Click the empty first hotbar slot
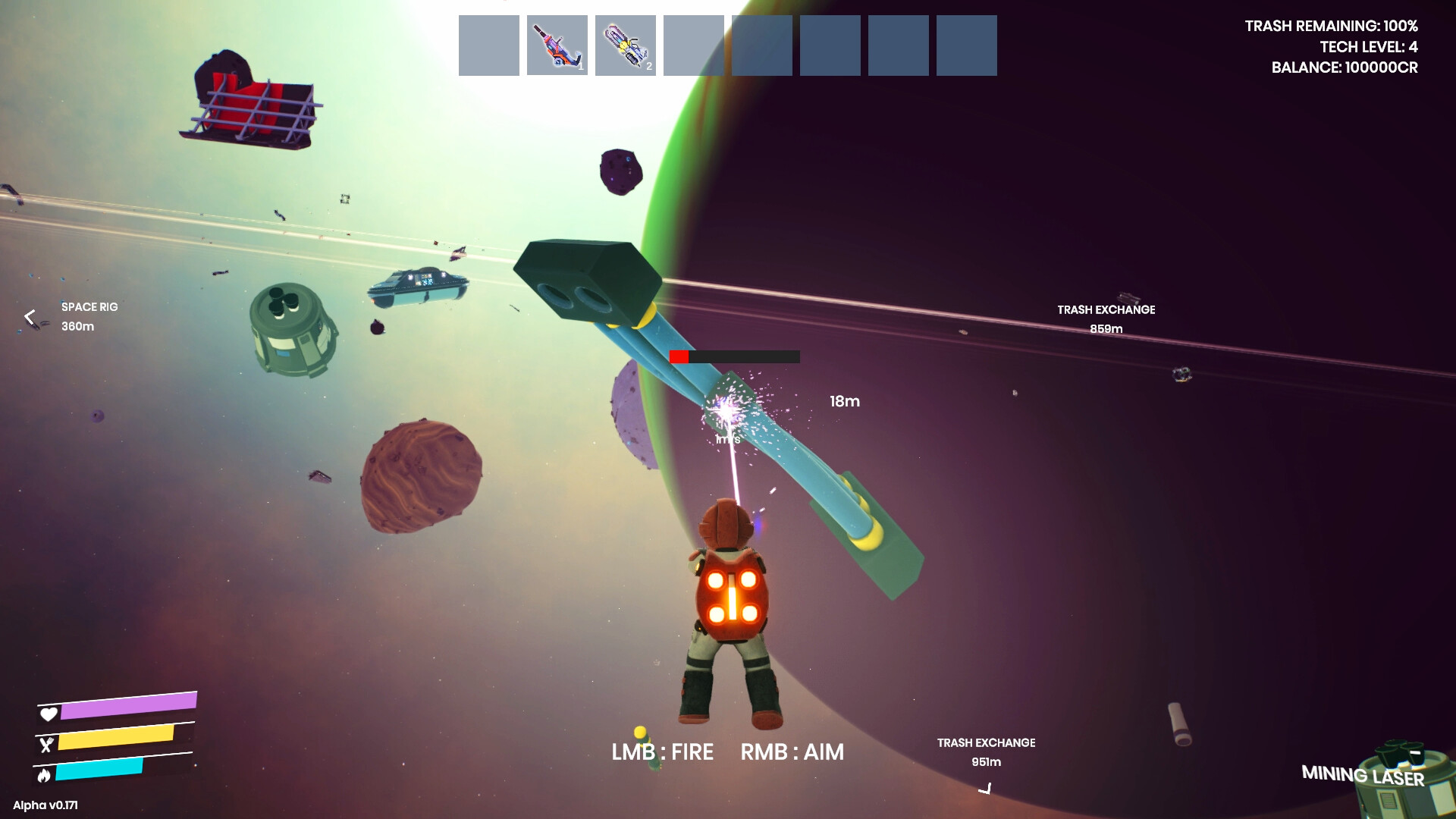Screen dimensions: 1456x819 [488, 45]
